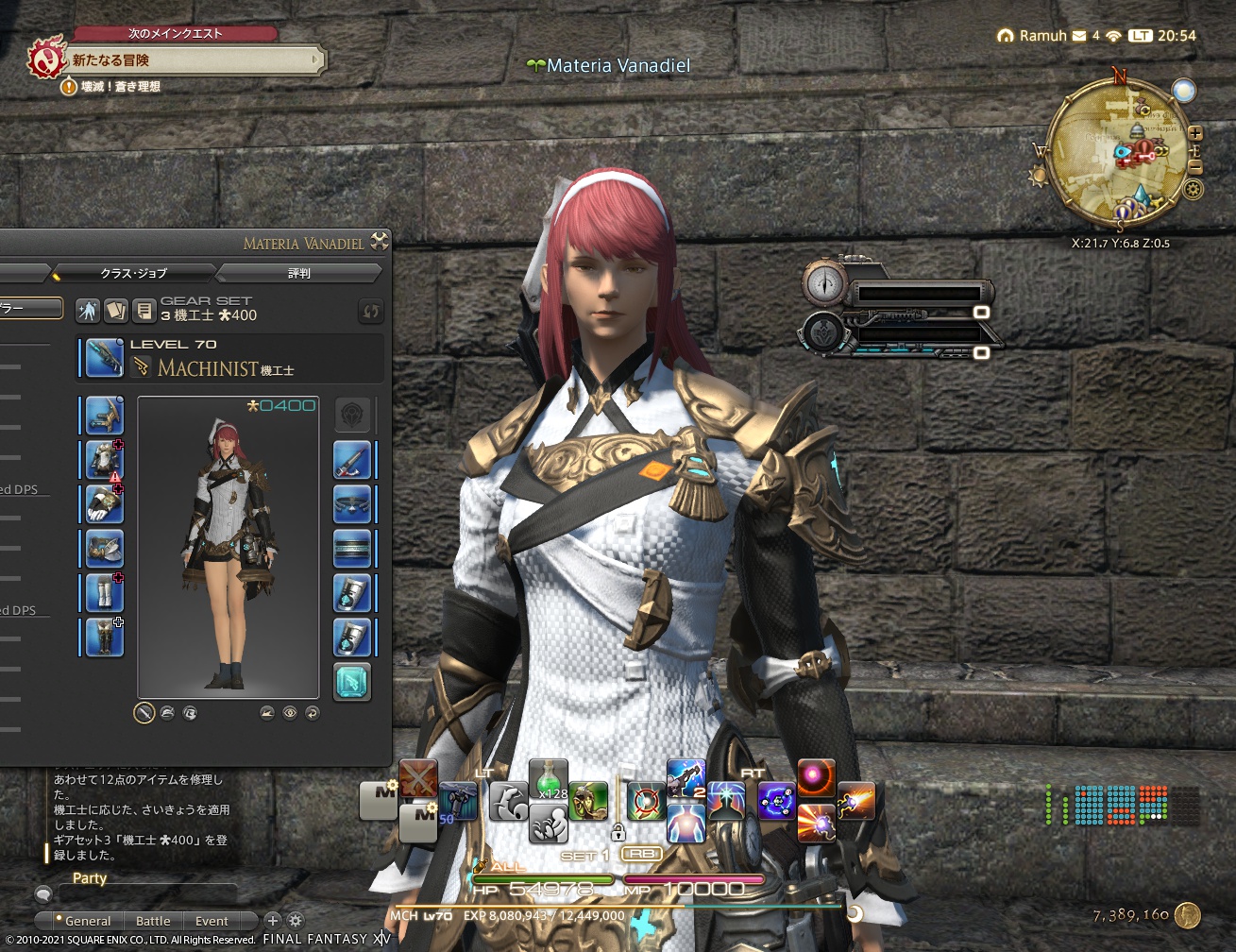The height and width of the screenshot is (952, 1236).
Task: Open the Battle chat tab
Action: pos(153,921)
